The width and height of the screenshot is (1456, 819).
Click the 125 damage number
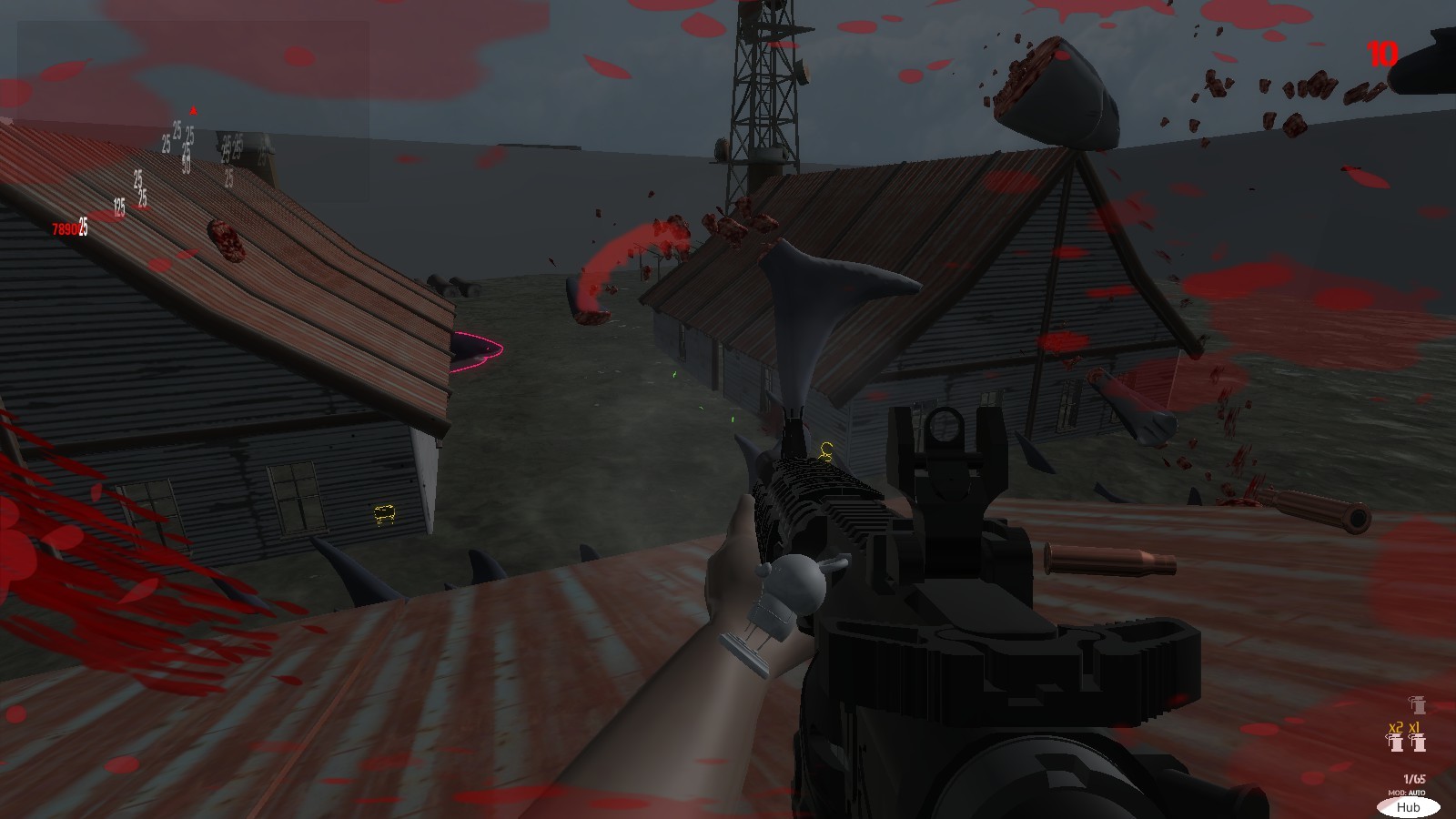tap(119, 207)
